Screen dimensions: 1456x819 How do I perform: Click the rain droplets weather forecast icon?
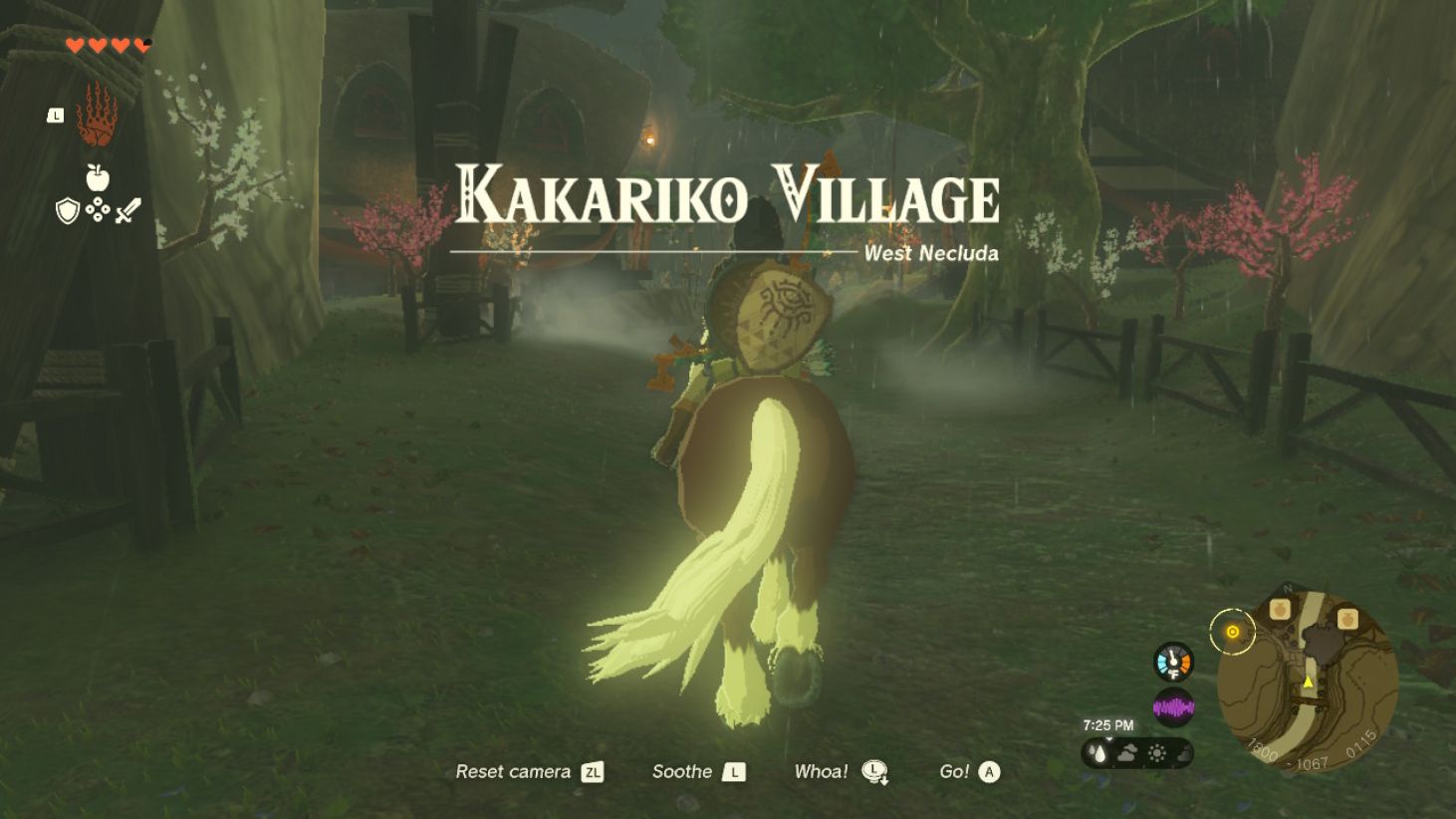pyautogui.click(x=1097, y=752)
